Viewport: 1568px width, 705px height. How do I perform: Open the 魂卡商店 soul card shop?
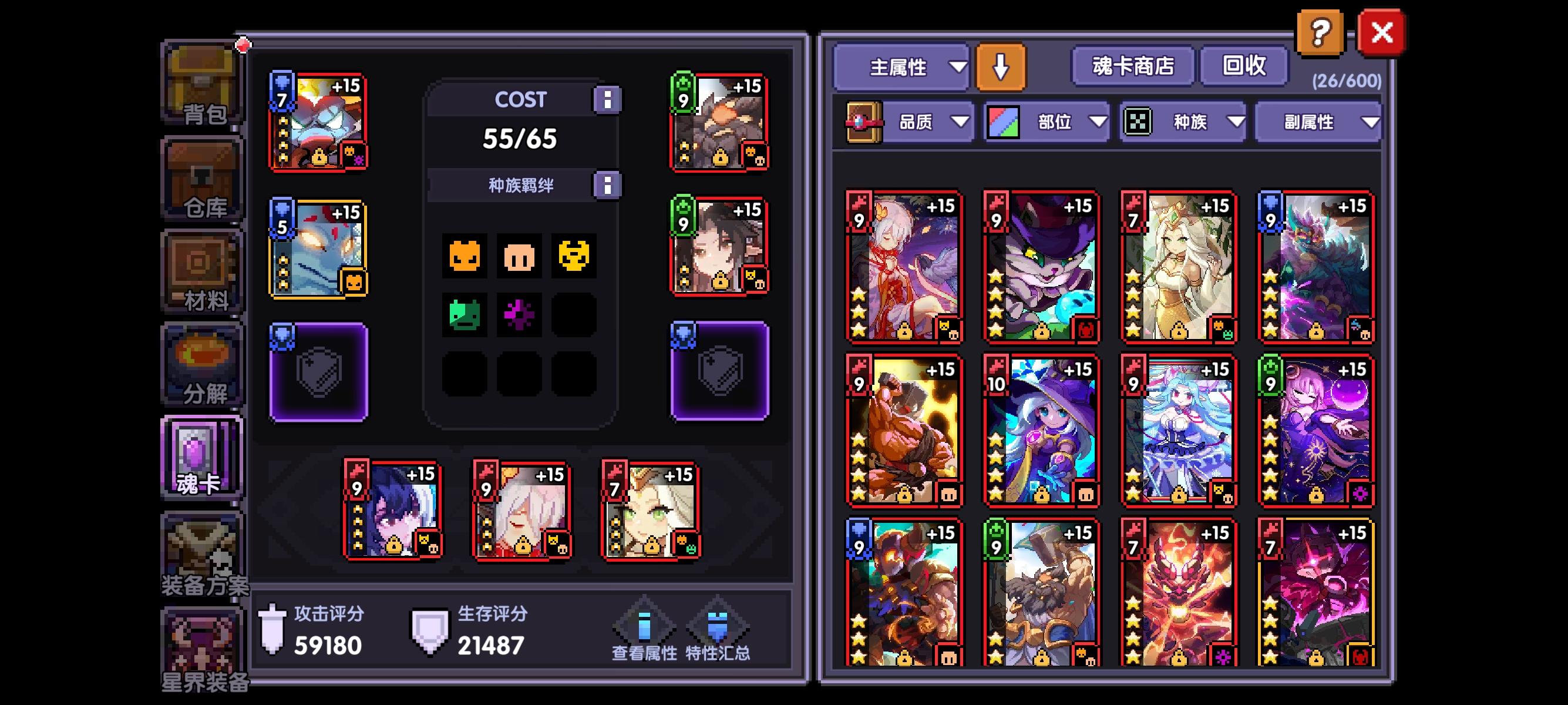click(1133, 67)
